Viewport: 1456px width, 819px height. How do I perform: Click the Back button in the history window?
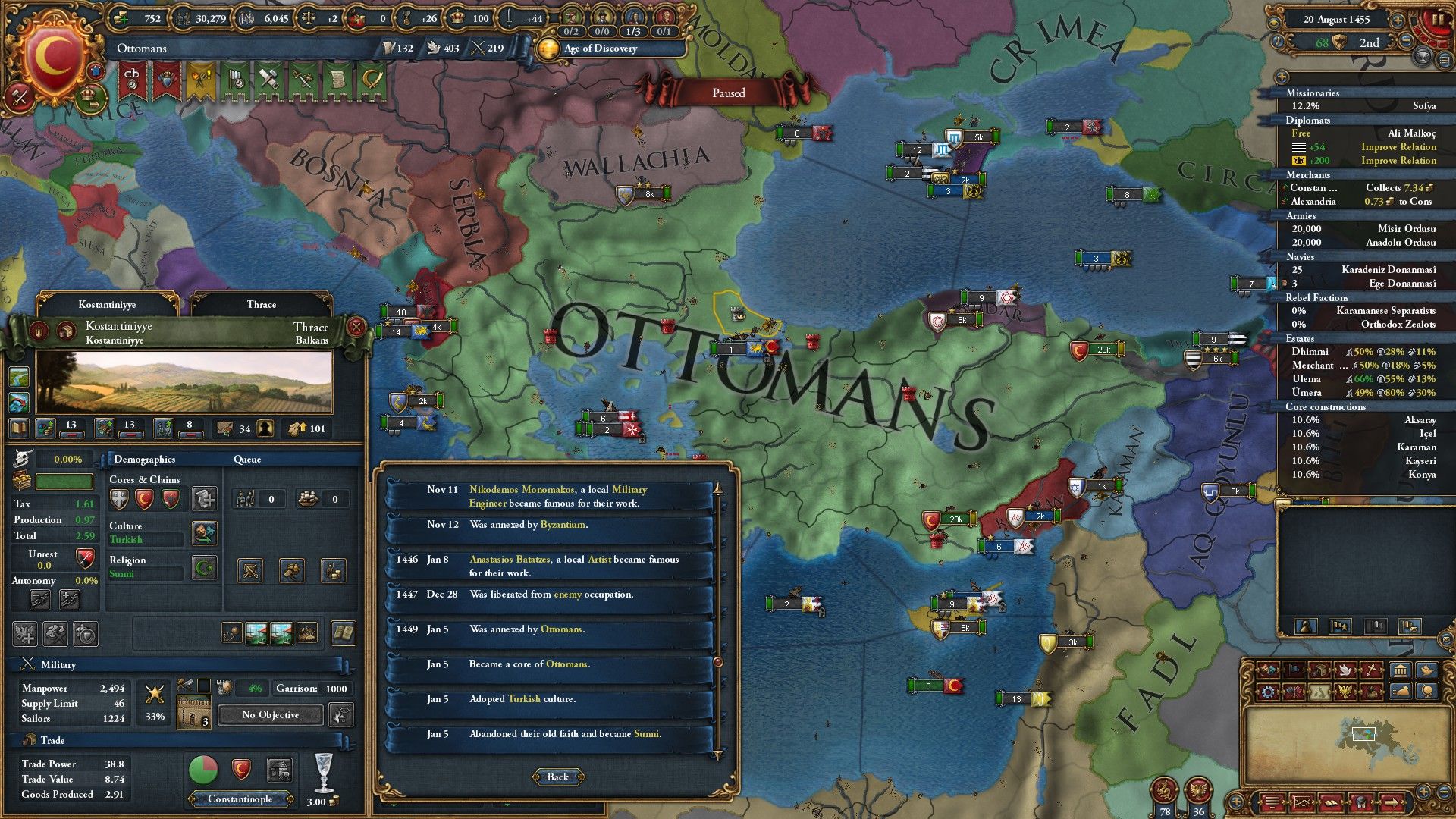(558, 777)
